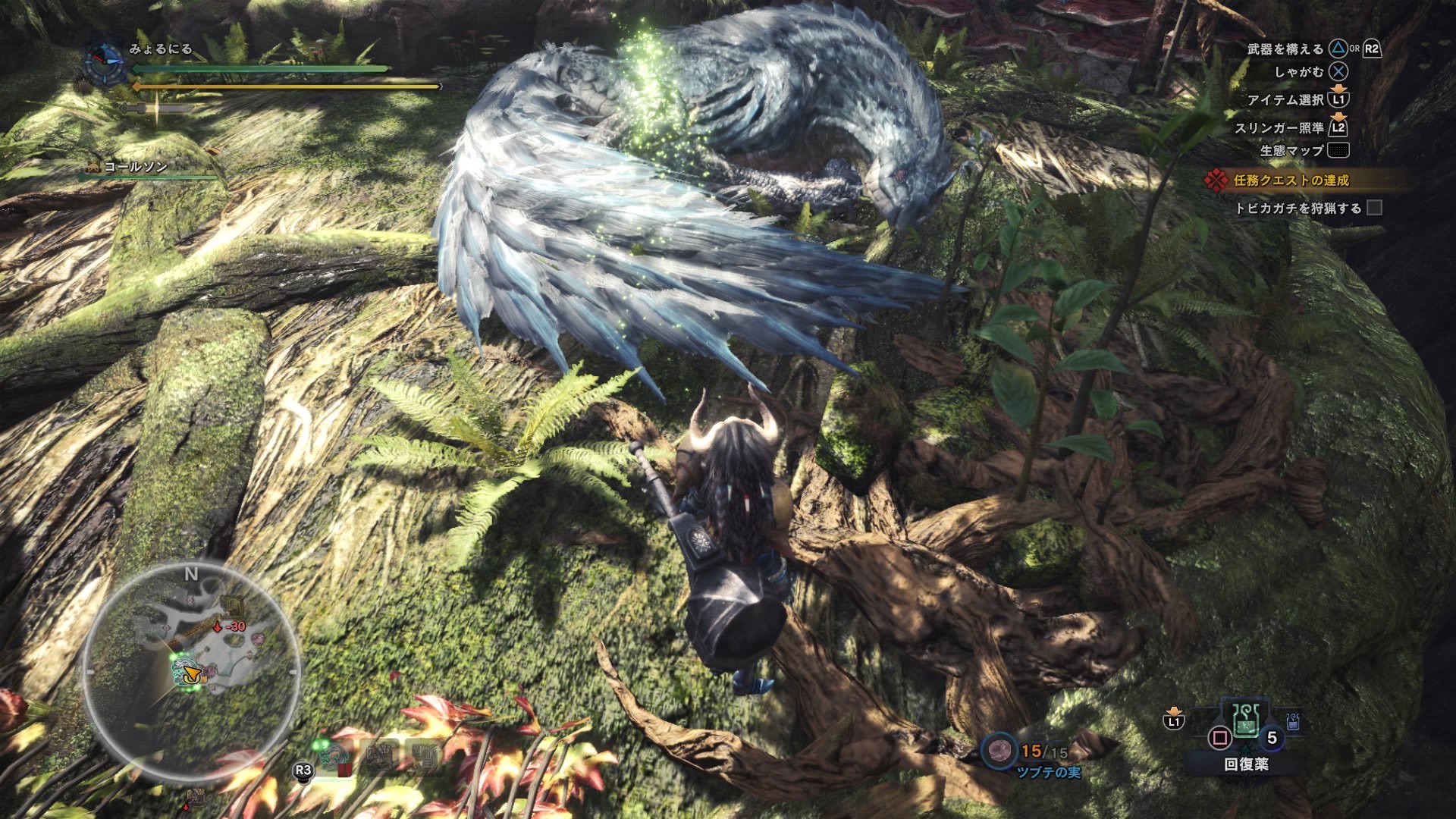
Task: Click the Tobi-Kadachi monster icon above R3
Action: point(332,755)
